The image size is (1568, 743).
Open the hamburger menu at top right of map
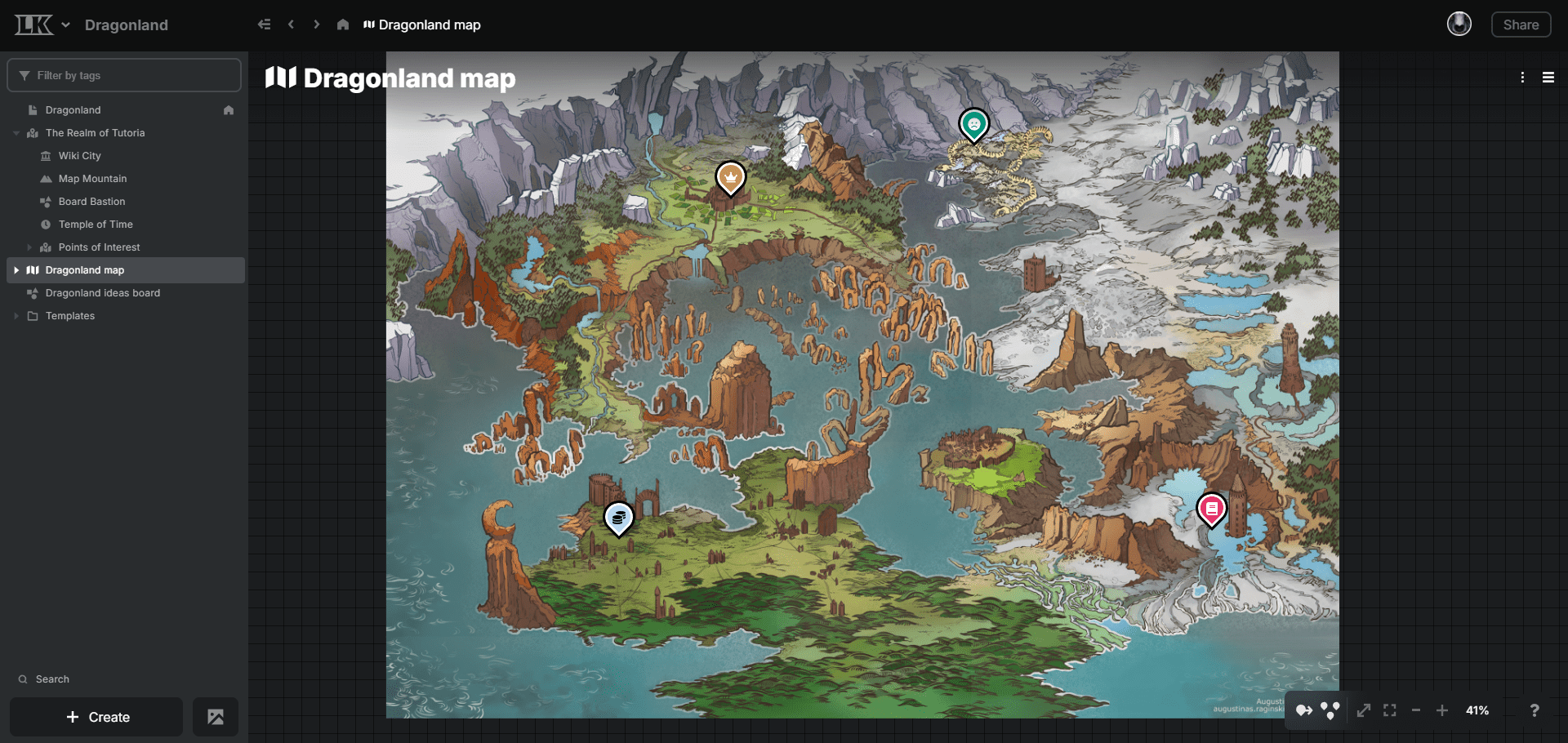(1549, 78)
